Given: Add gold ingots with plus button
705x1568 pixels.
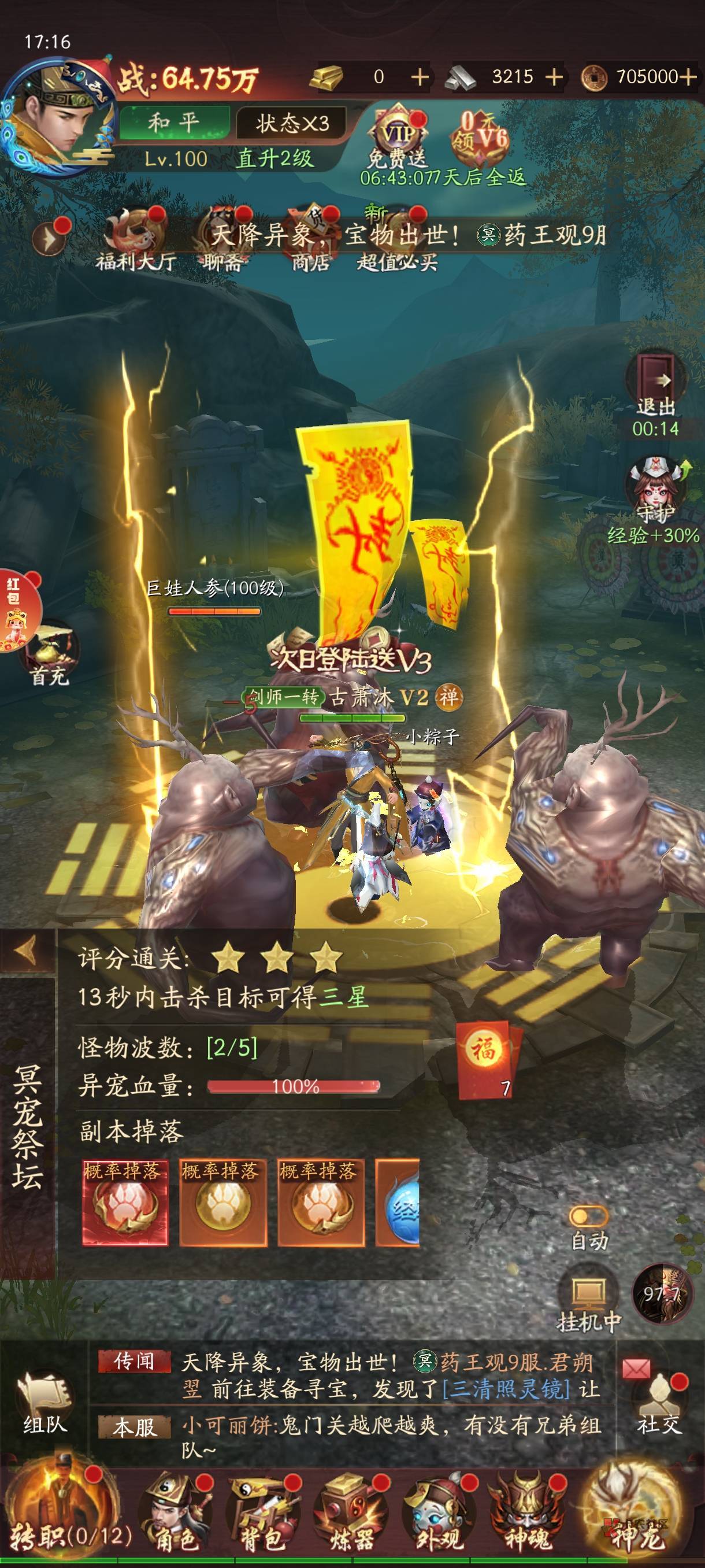Looking at the screenshot, I should click(x=420, y=77).
